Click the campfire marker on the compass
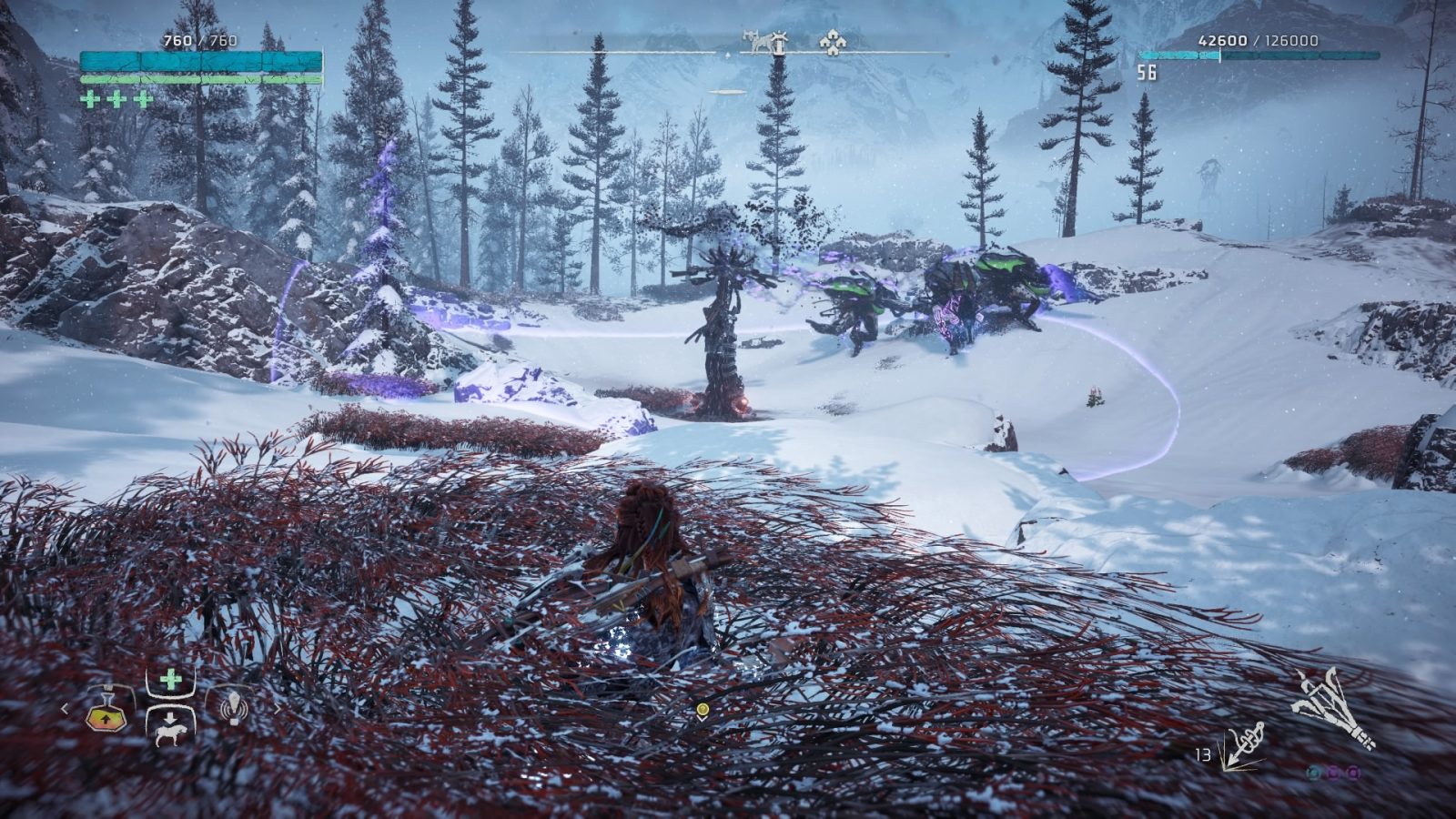Viewport: 1456px width, 819px height. point(779,44)
